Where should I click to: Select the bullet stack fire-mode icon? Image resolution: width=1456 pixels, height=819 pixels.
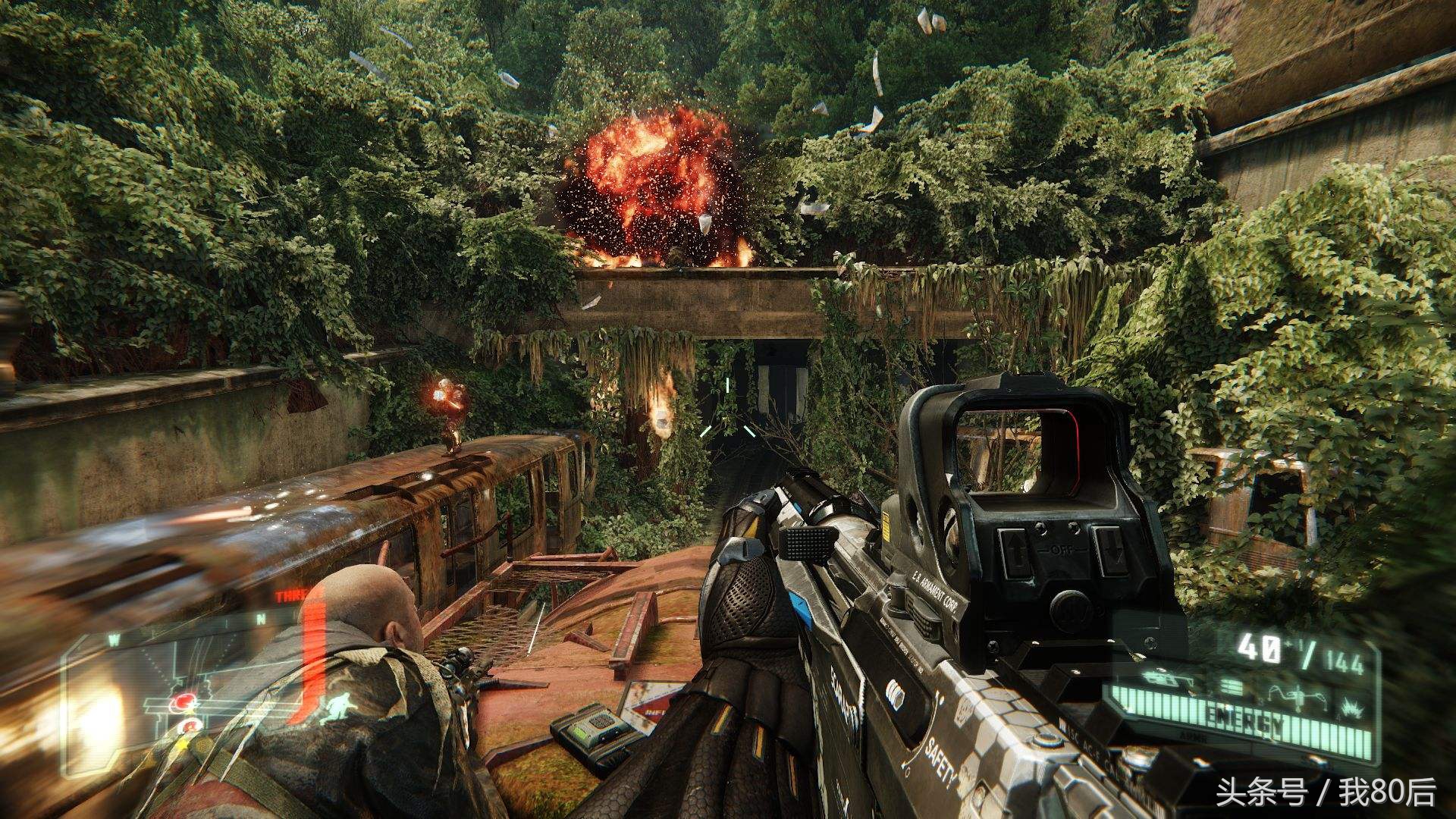tap(1232, 688)
